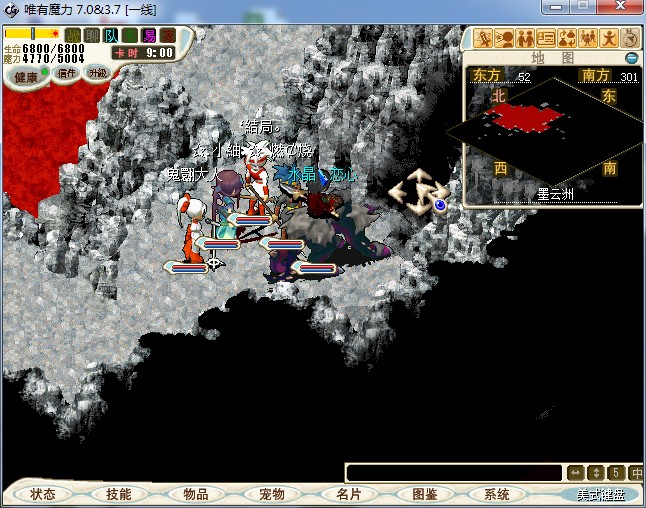646x508 pixels.
Task: Open the 状态 status menu
Action: point(43,494)
